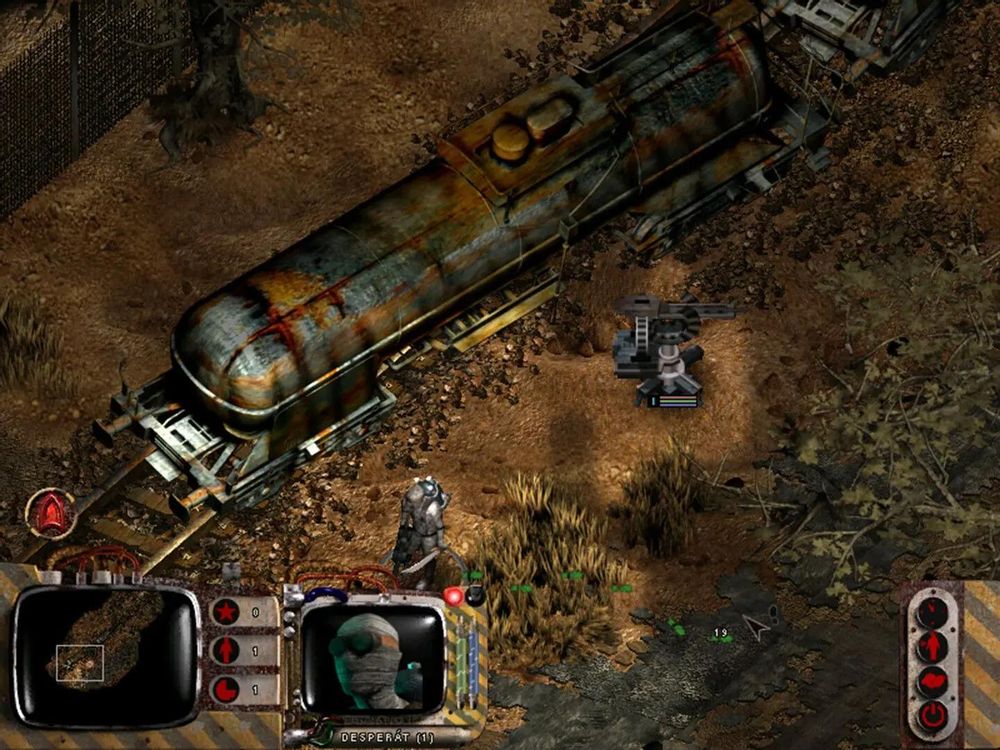
Task: Click the red power button
Action: (932, 714)
